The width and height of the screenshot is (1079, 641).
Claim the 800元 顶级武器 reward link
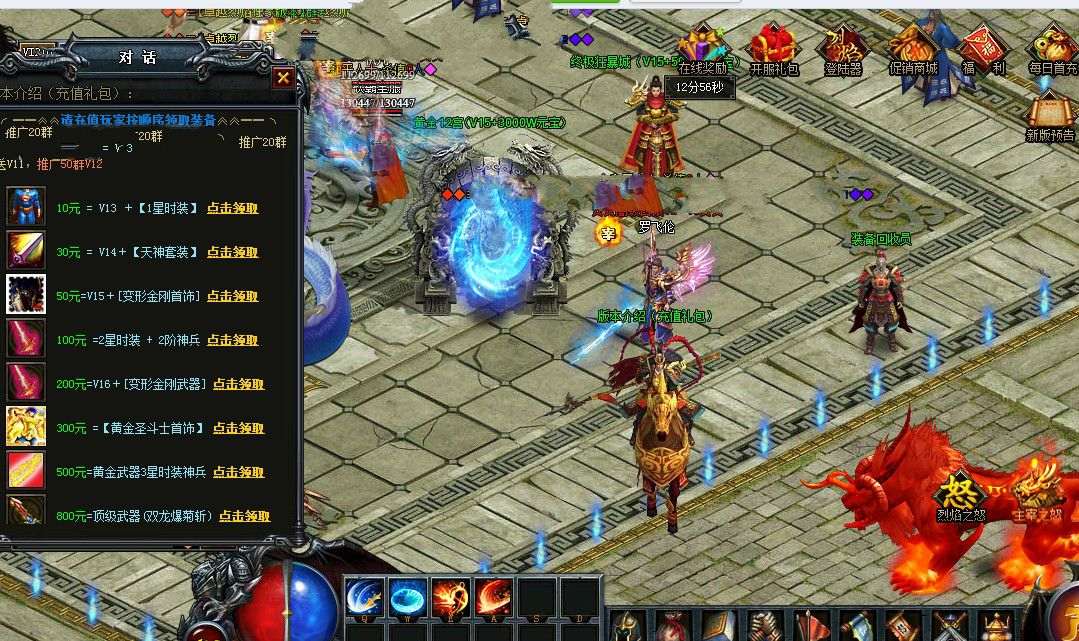[x=244, y=516]
